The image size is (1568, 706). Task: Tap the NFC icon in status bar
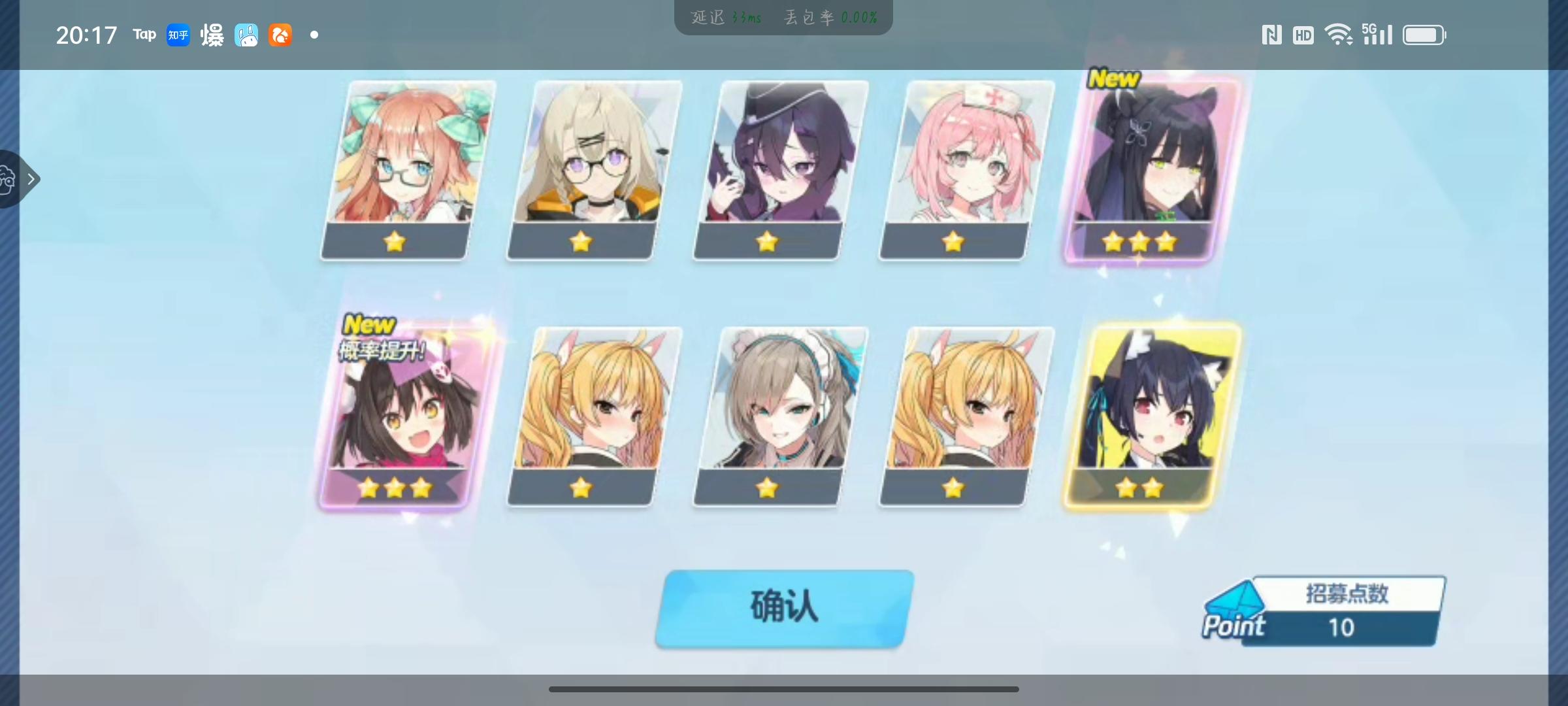(1271, 35)
